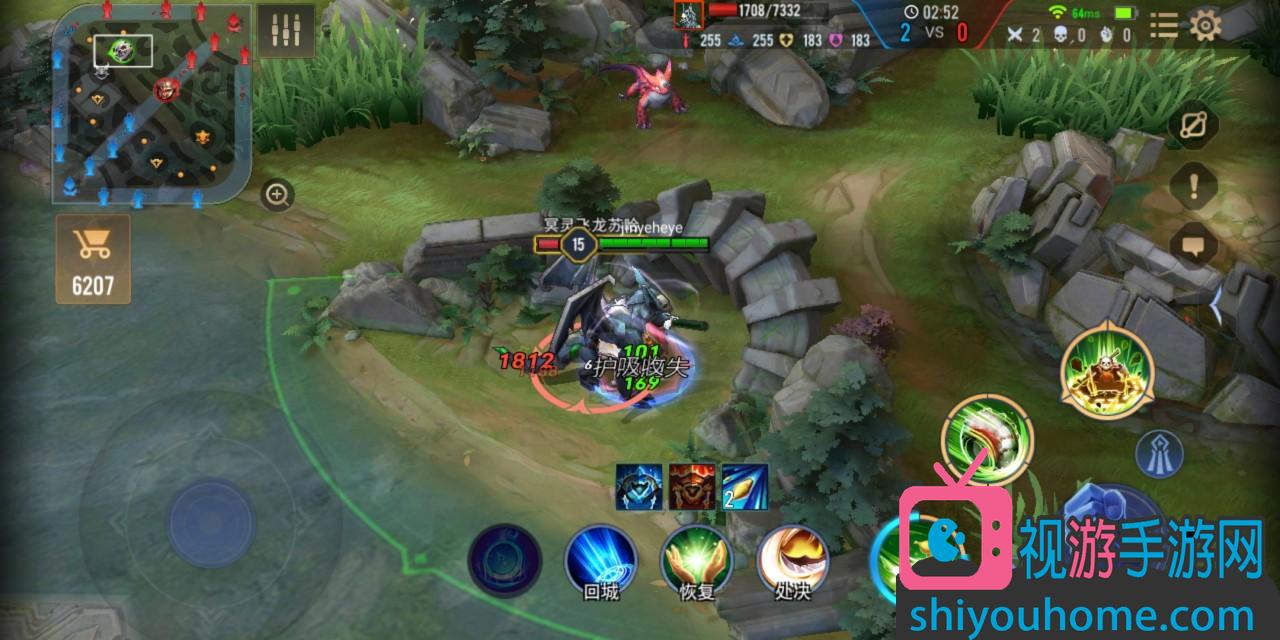Screen dimensions: 1280x640
Task: Open the equalizer sliders panel beside minimap
Action: click(x=285, y=32)
